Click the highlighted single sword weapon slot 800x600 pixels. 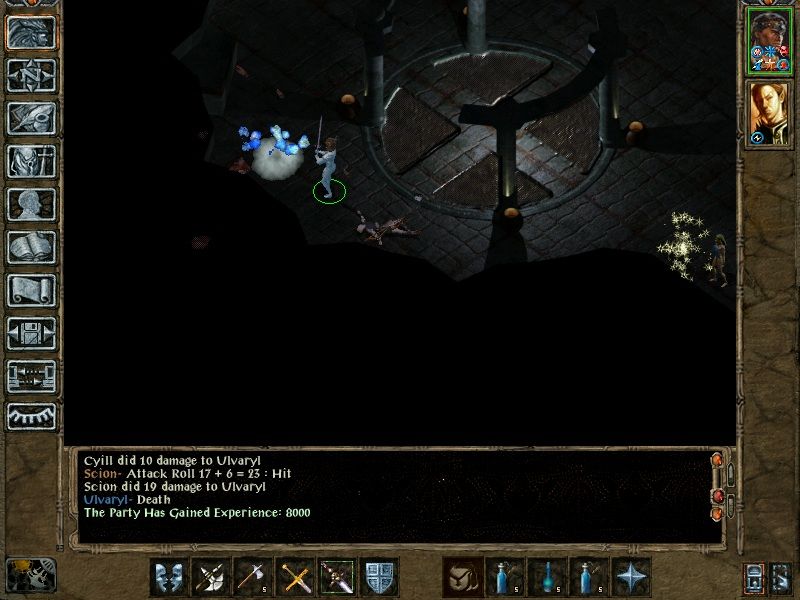[336, 577]
